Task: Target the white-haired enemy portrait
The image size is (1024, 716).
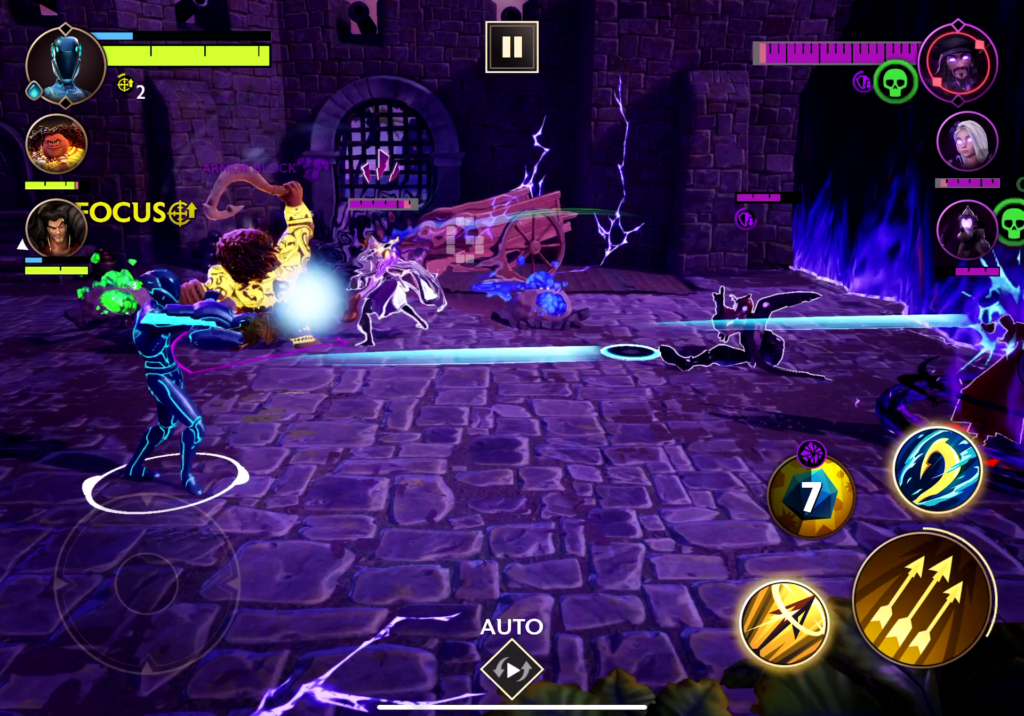Action: 967,142
